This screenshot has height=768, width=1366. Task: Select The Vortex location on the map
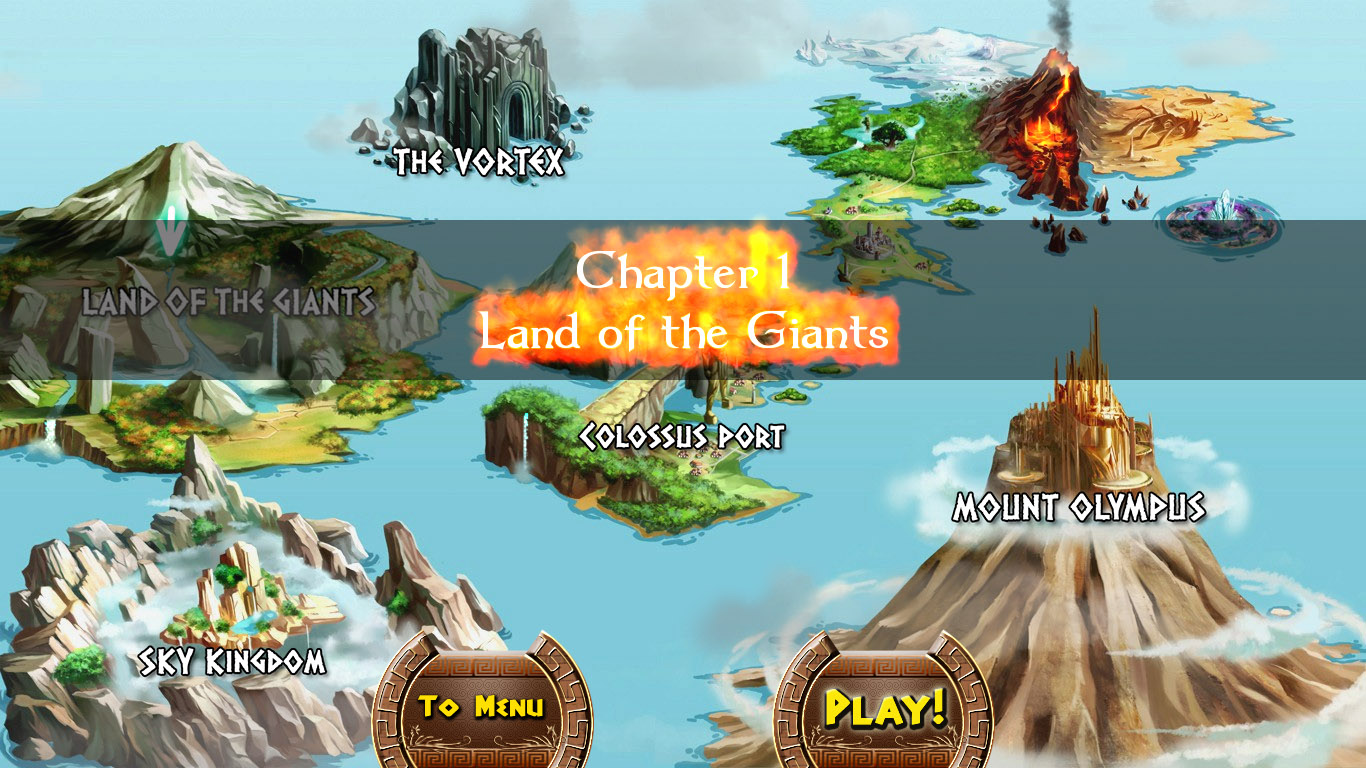480,160
